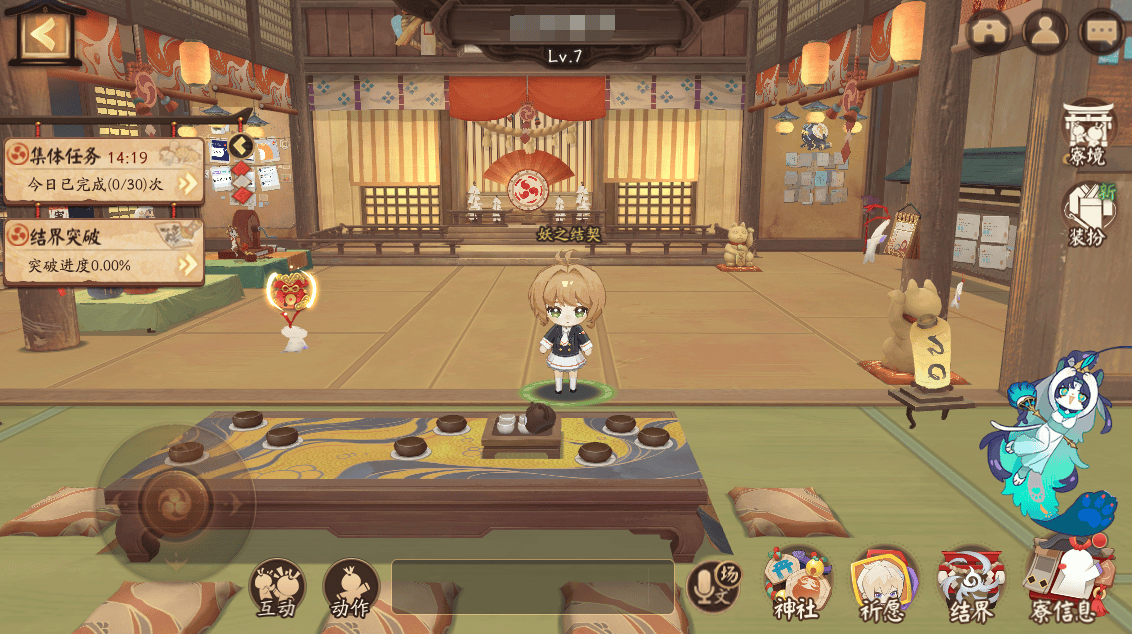Screen dimensions: 1132x634
Task: Go back with the top-left arrow button
Action: [x=41, y=35]
